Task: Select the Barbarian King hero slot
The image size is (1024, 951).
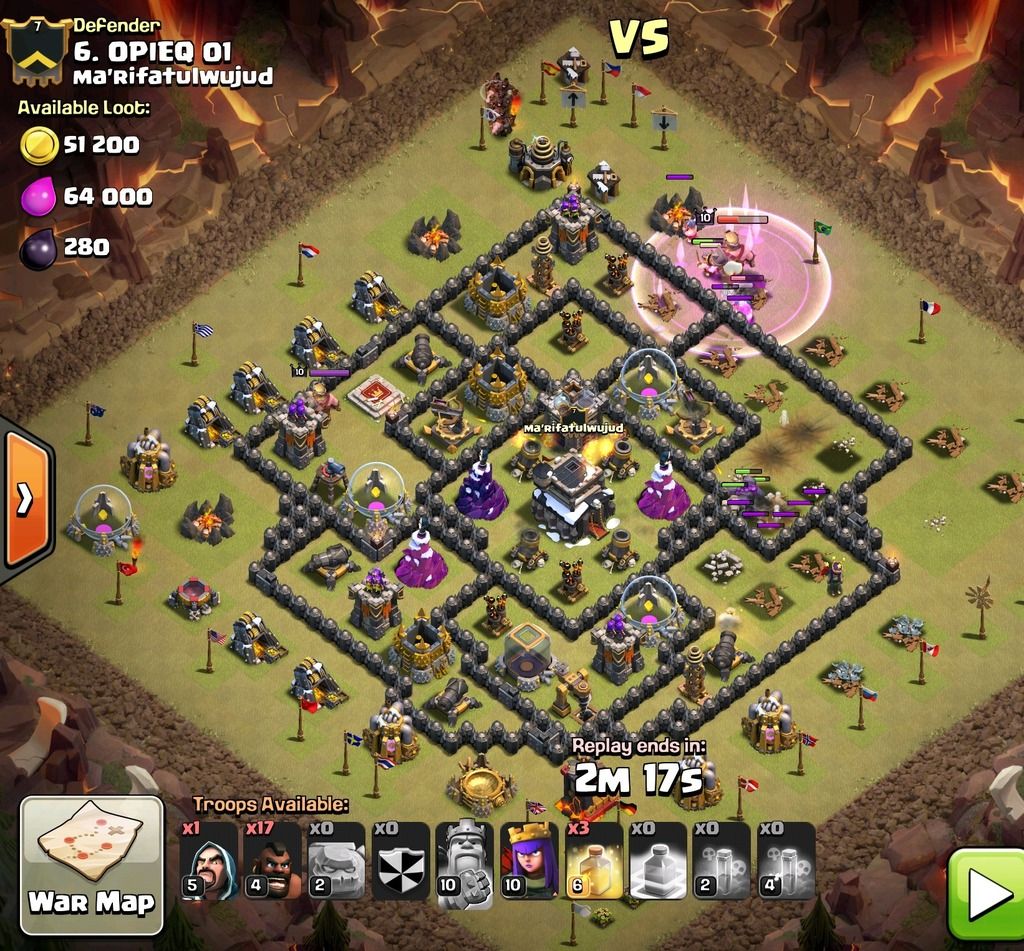Action: tap(466, 861)
